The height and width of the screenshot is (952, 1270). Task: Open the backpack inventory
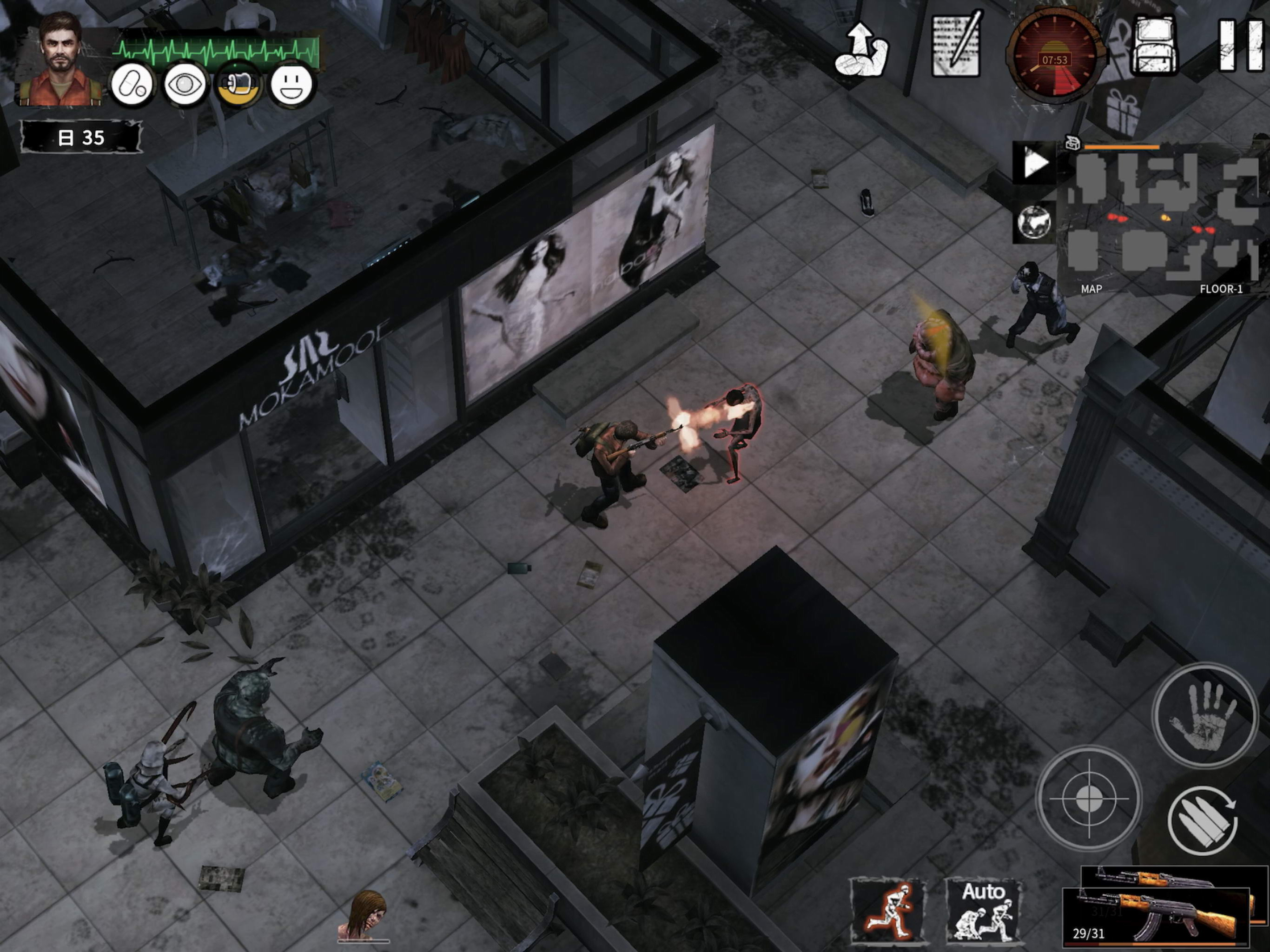click(x=1155, y=46)
